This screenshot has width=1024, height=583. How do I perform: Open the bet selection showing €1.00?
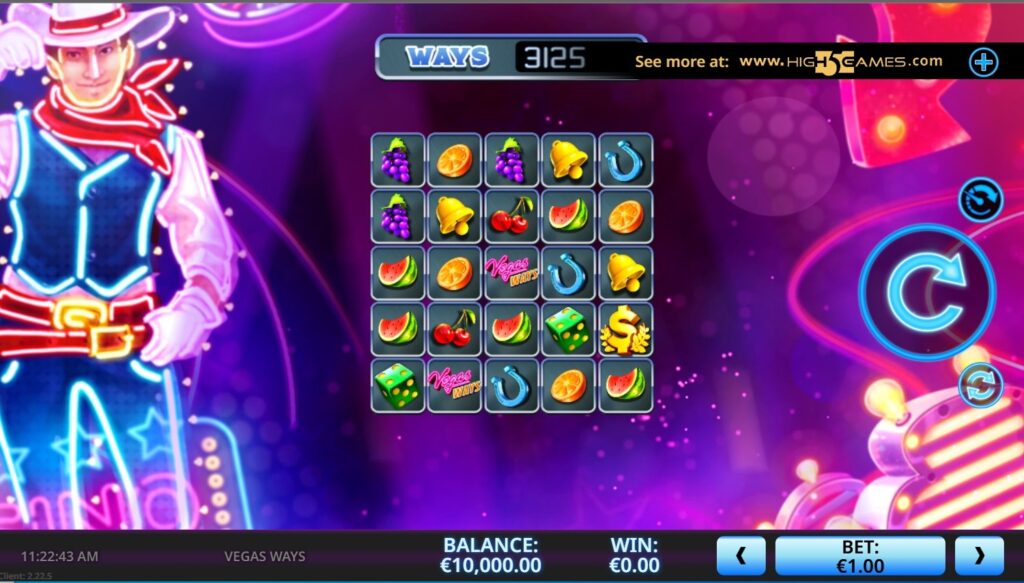(x=860, y=556)
